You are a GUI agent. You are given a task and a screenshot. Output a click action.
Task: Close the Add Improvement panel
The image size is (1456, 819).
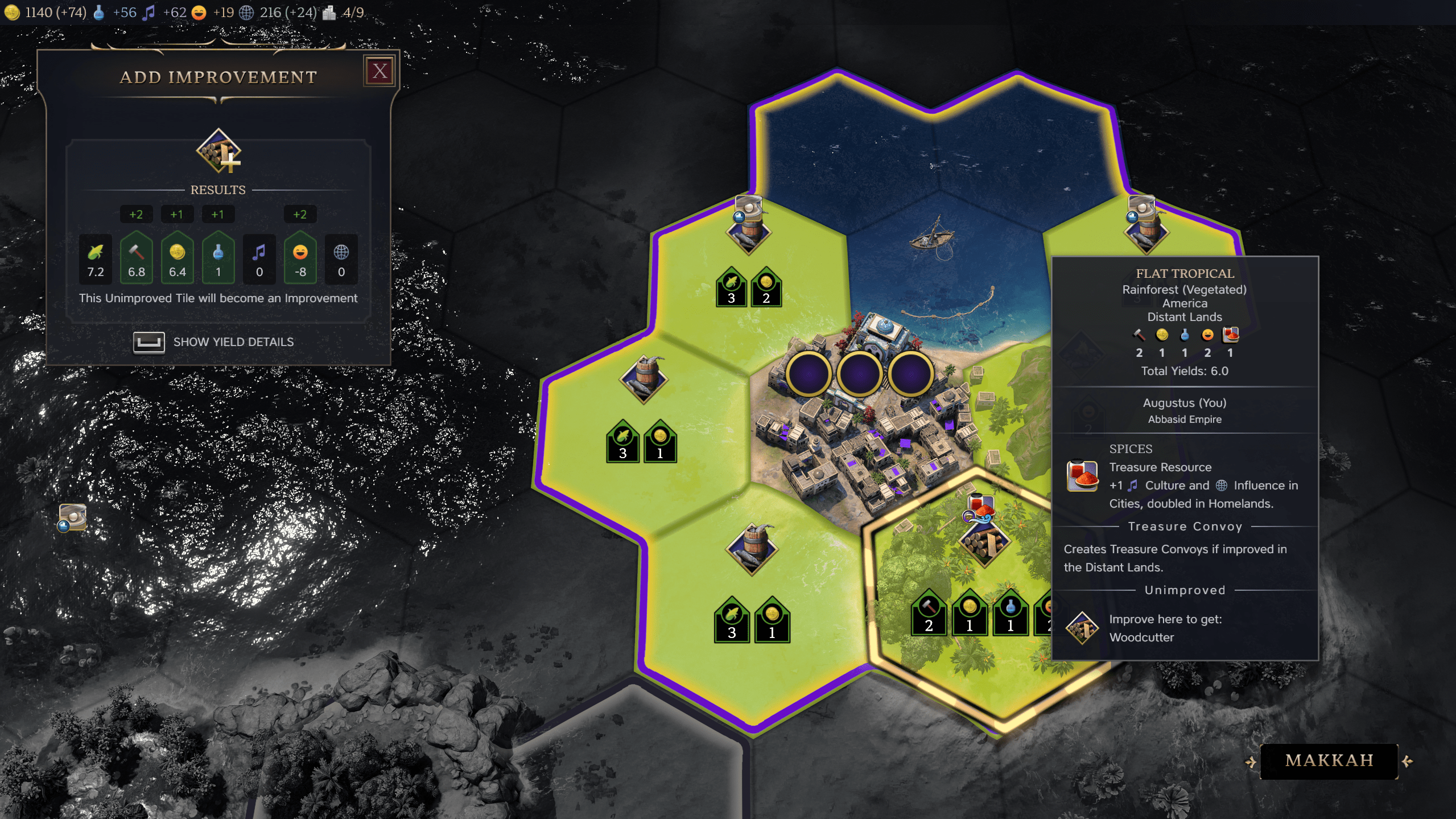380,71
